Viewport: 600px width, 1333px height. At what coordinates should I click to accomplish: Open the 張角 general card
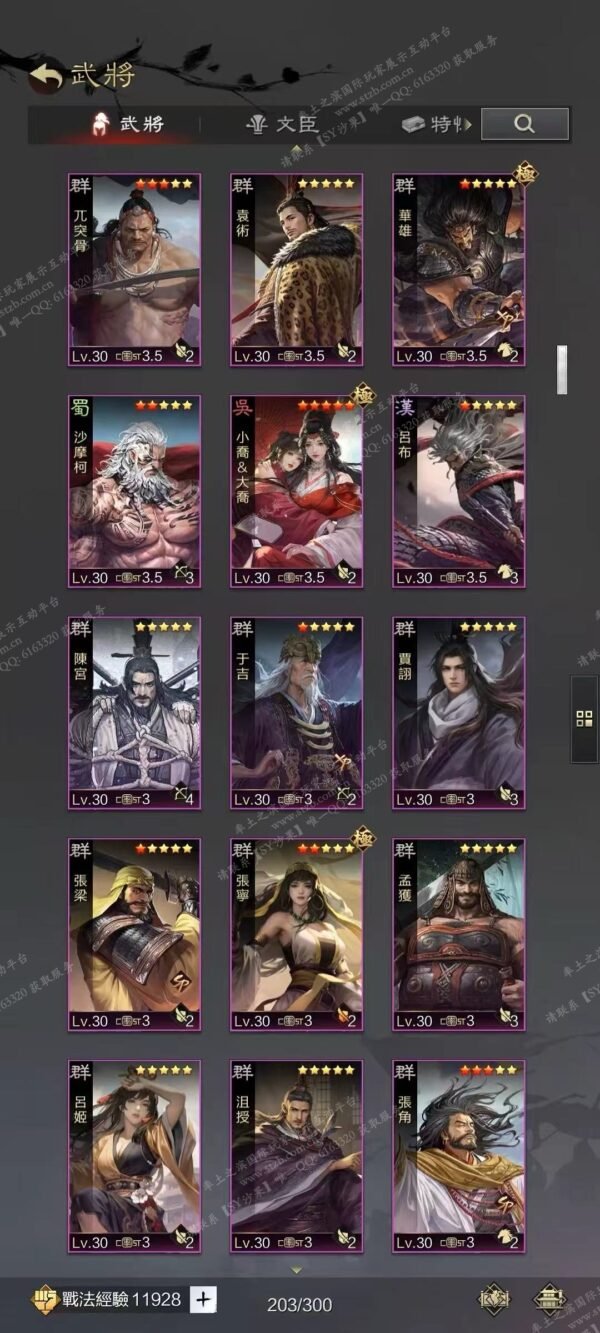pos(458,1156)
